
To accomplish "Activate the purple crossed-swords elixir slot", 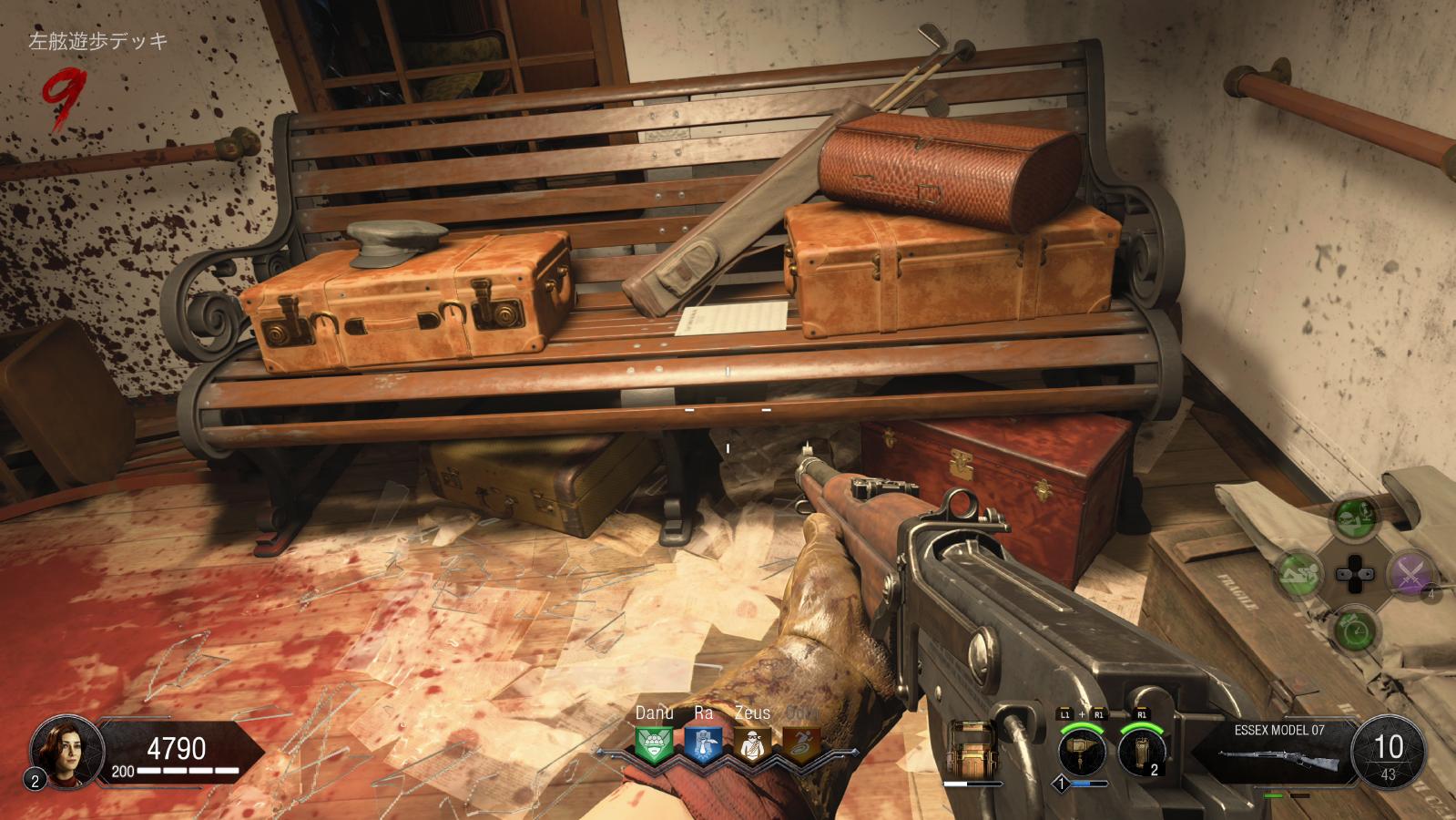I will tap(1410, 574).
